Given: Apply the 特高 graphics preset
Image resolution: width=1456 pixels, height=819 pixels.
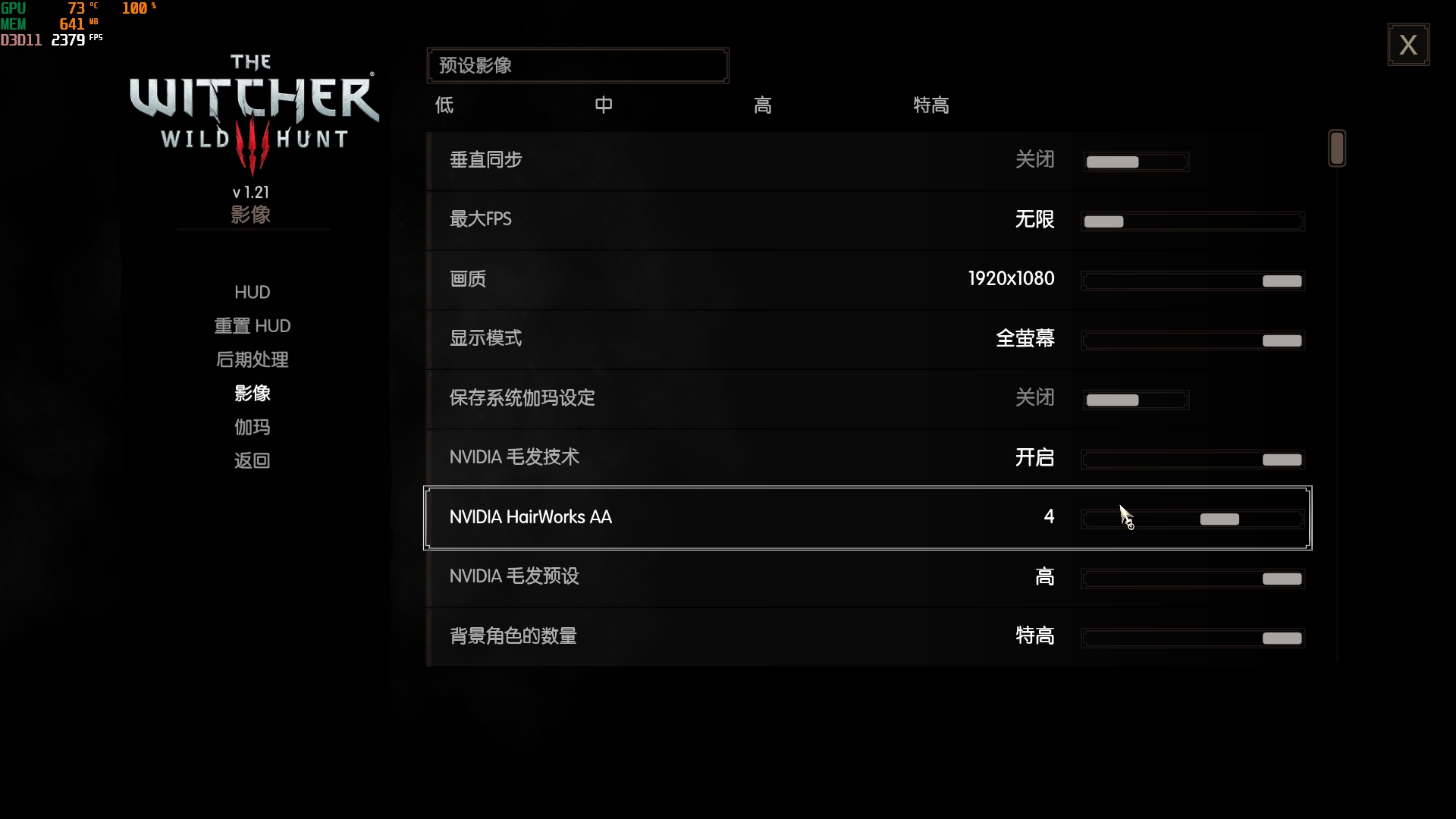Looking at the screenshot, I should (931, 105).
